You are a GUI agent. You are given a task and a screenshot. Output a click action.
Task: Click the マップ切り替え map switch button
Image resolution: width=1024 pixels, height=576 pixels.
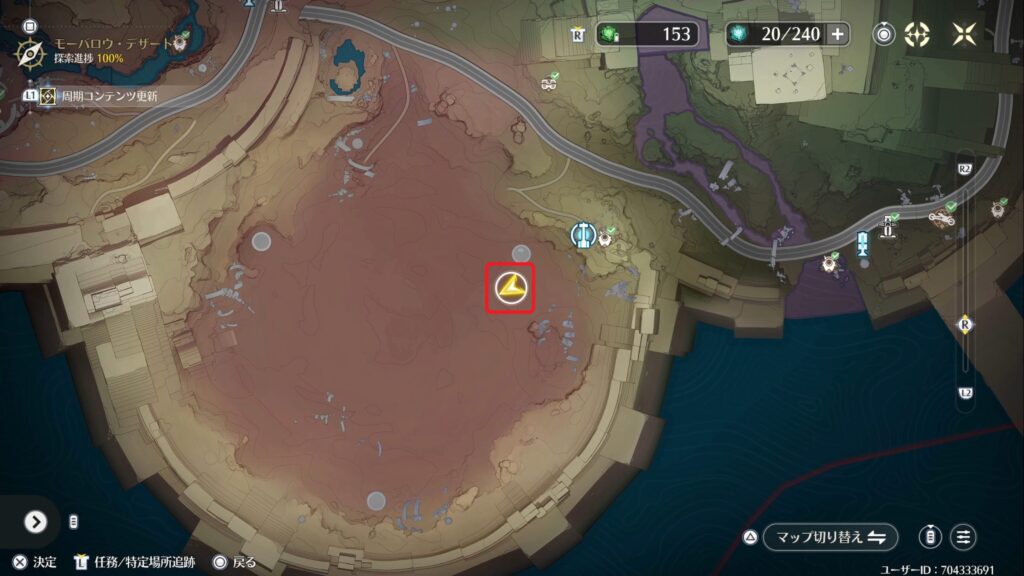click(829, 537)
